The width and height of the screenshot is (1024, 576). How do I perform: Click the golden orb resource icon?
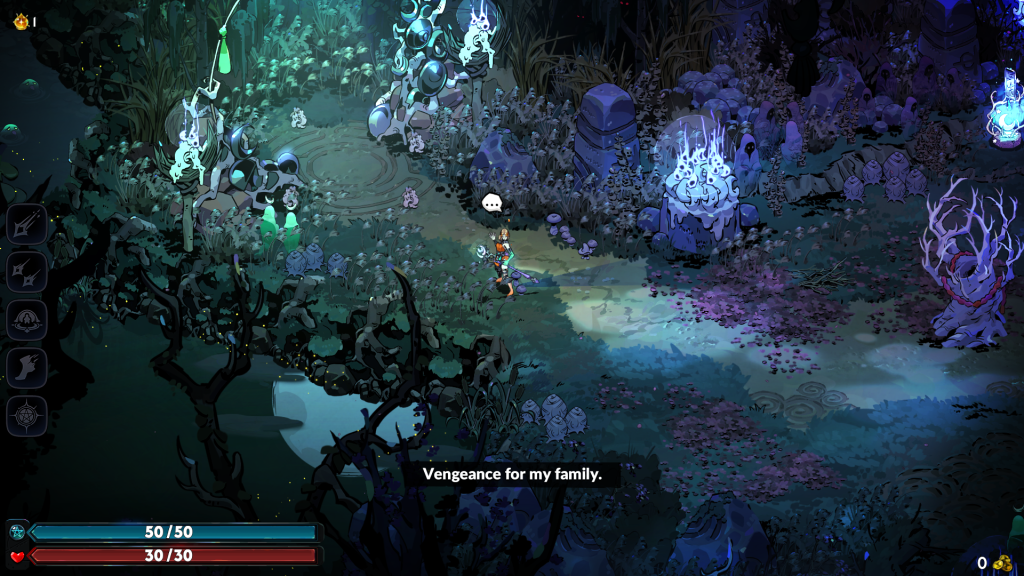click(x=19, y=20)
